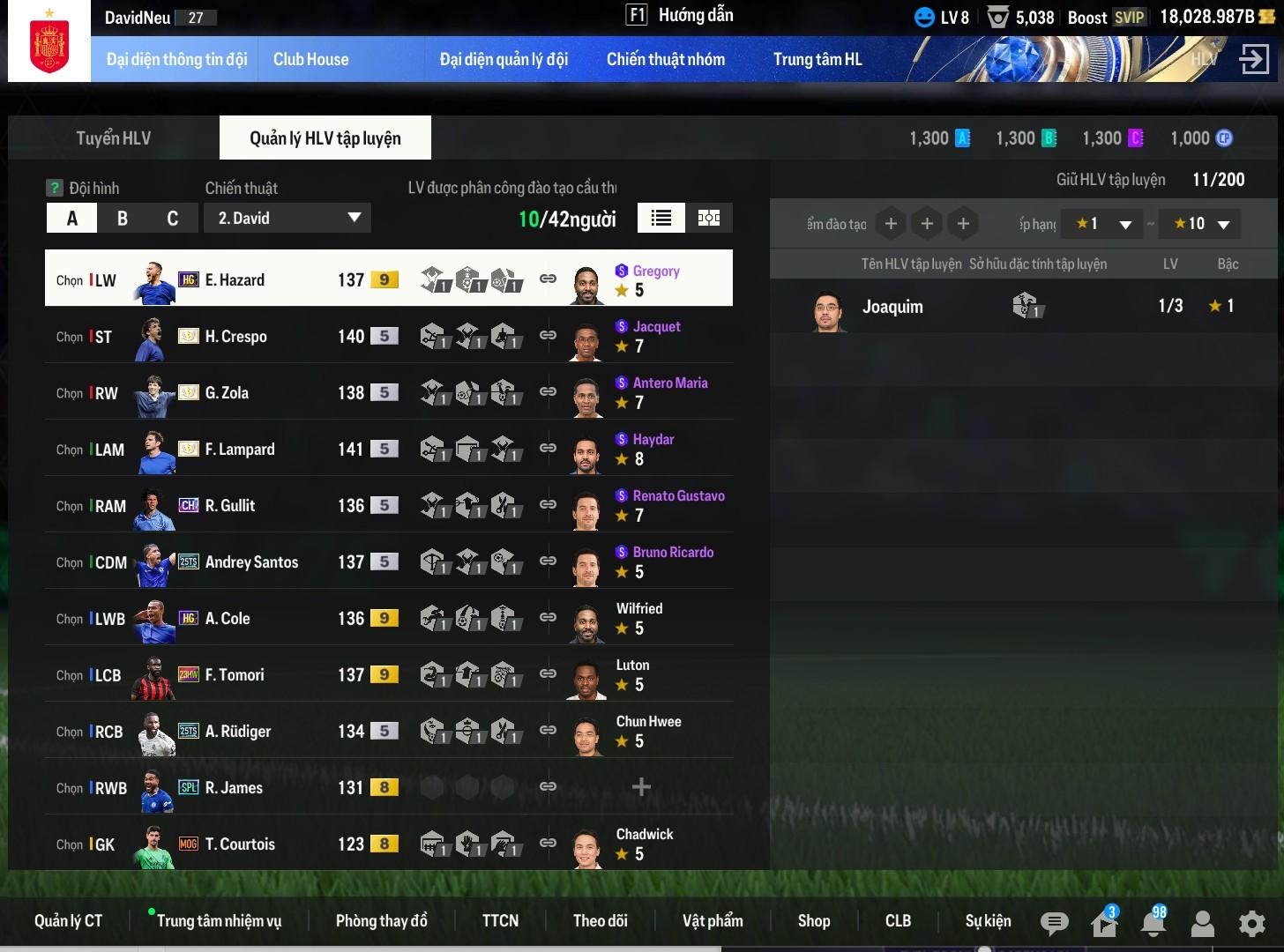This screenshot has width=1284, height=952.
Task: Open the Shop
Action: pyautogui.click(x=813, y=921)
